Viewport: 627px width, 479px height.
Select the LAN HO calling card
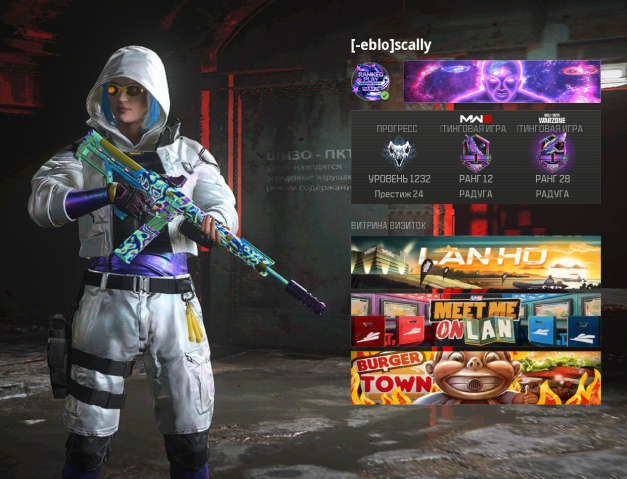tap(475, 262)
